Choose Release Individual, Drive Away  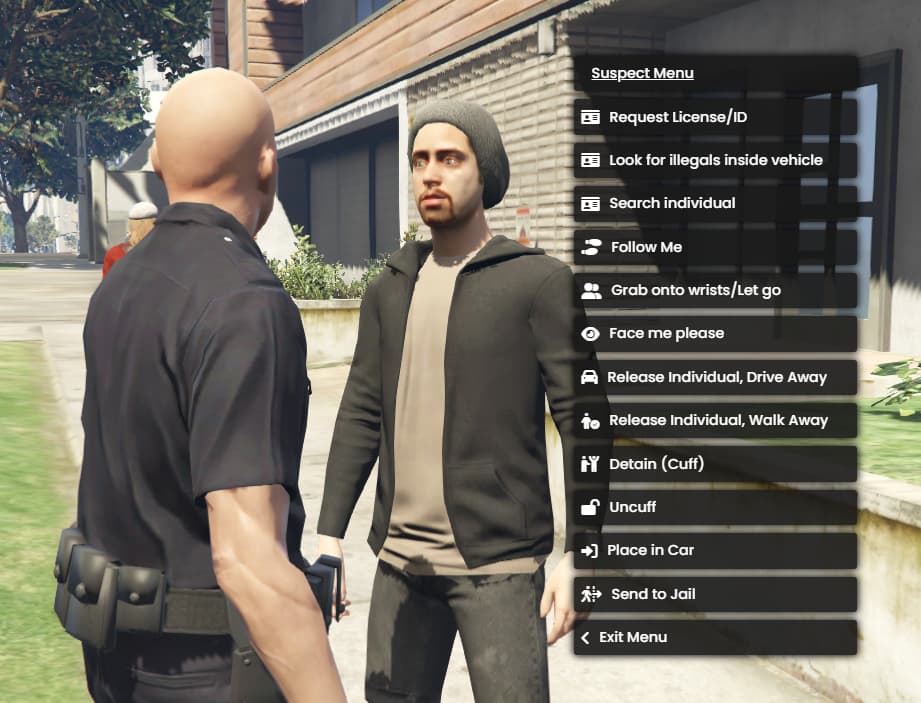pos(715,377)
